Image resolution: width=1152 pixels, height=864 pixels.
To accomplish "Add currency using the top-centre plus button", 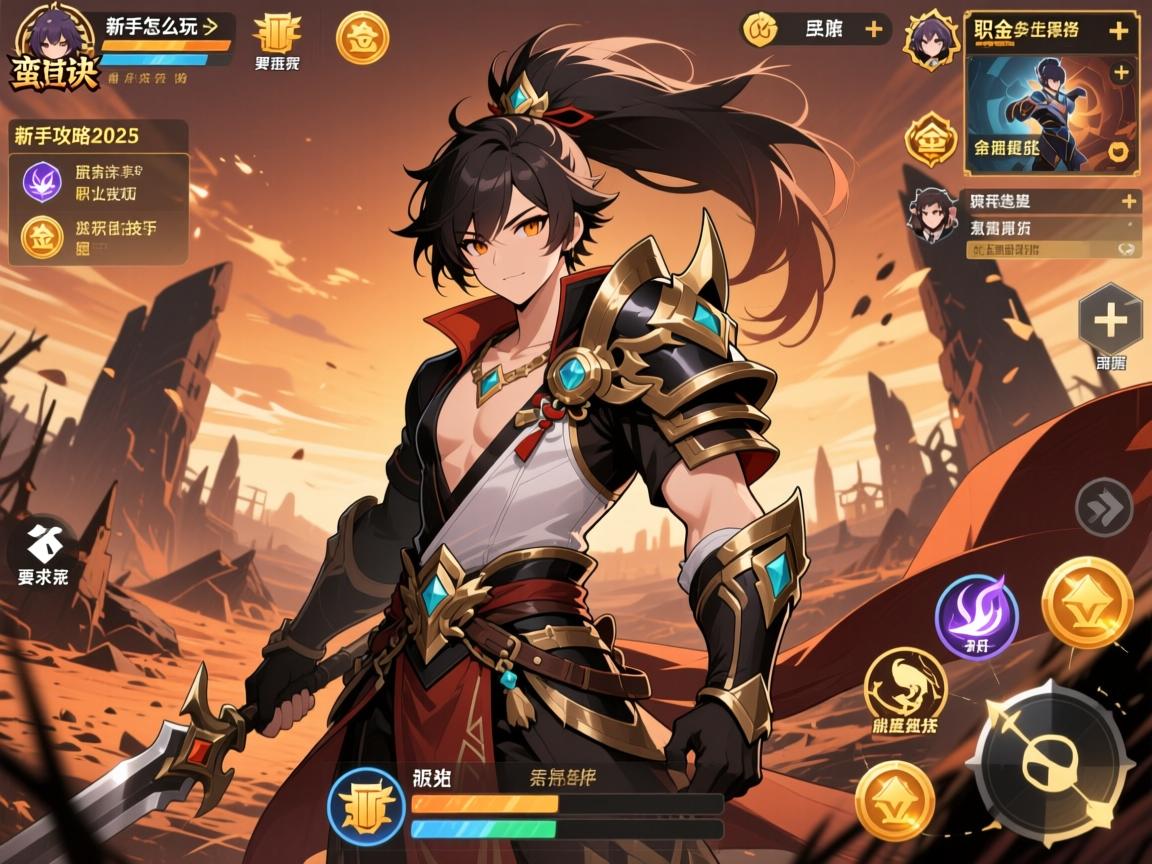I will pos(873,30).
